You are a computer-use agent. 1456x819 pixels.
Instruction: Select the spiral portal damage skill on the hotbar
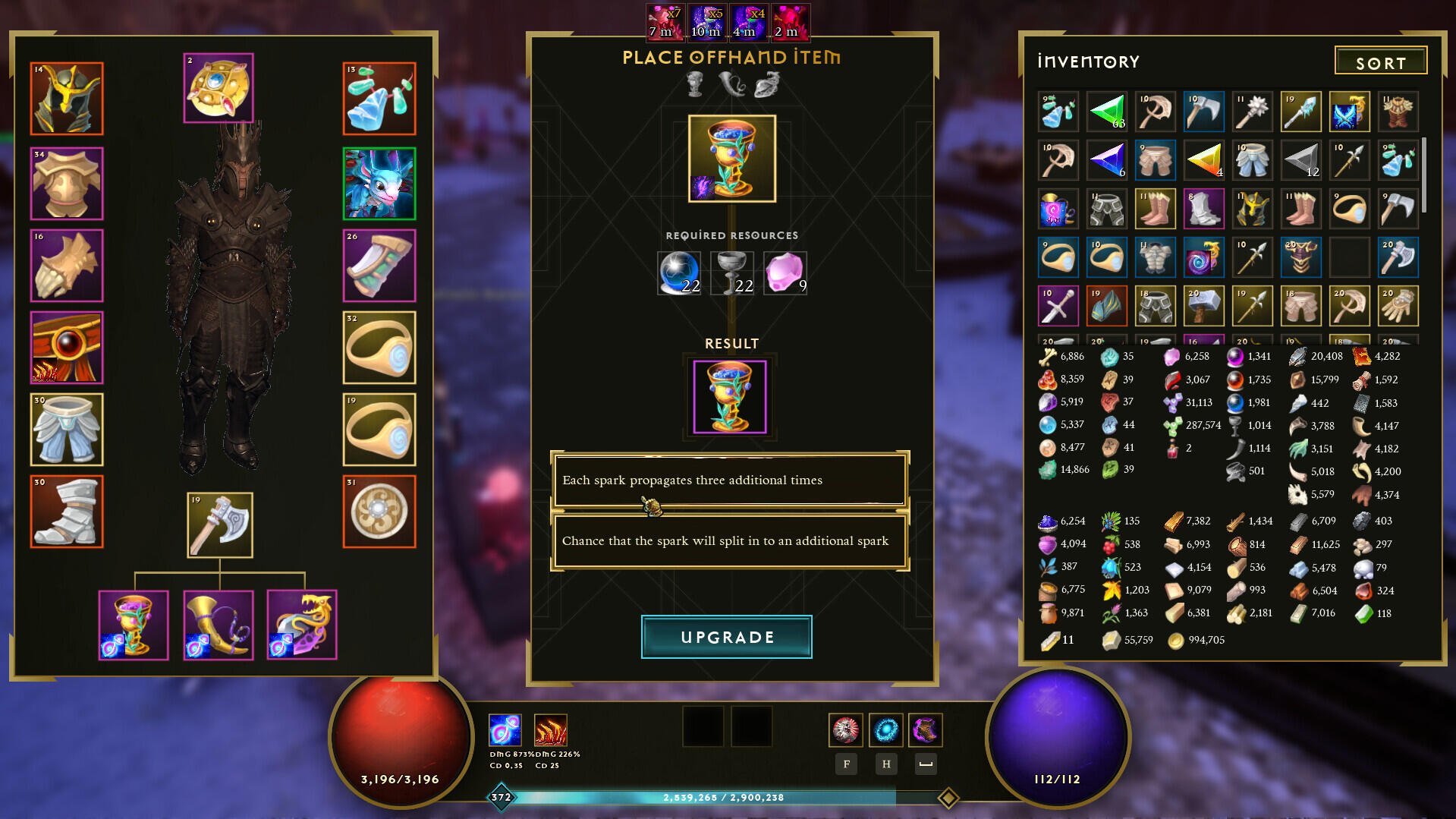coord(505,731)
